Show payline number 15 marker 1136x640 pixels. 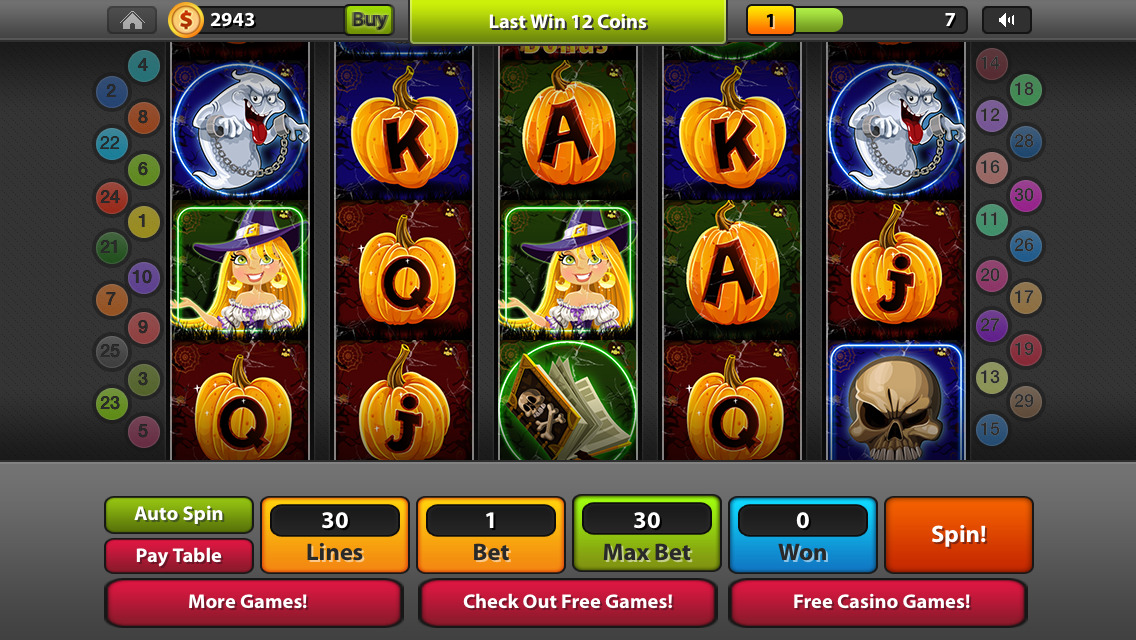[x=990, y=429]
